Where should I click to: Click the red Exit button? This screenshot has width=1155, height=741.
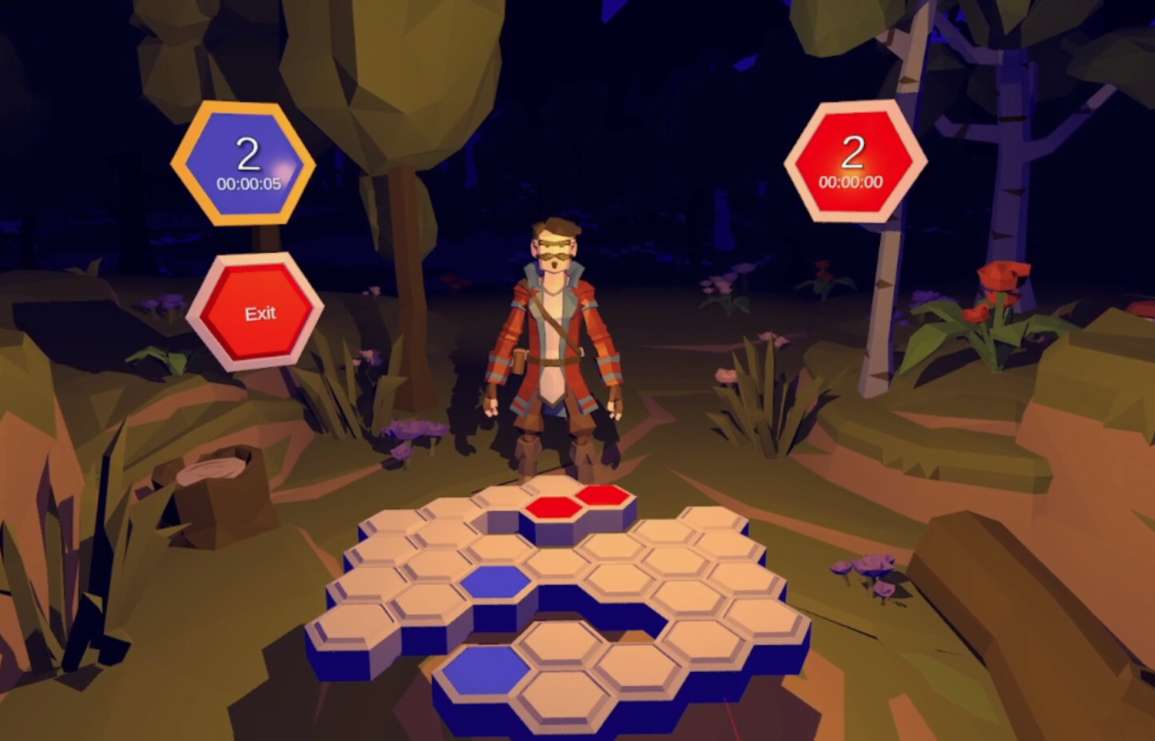click(x=258, y=313)
